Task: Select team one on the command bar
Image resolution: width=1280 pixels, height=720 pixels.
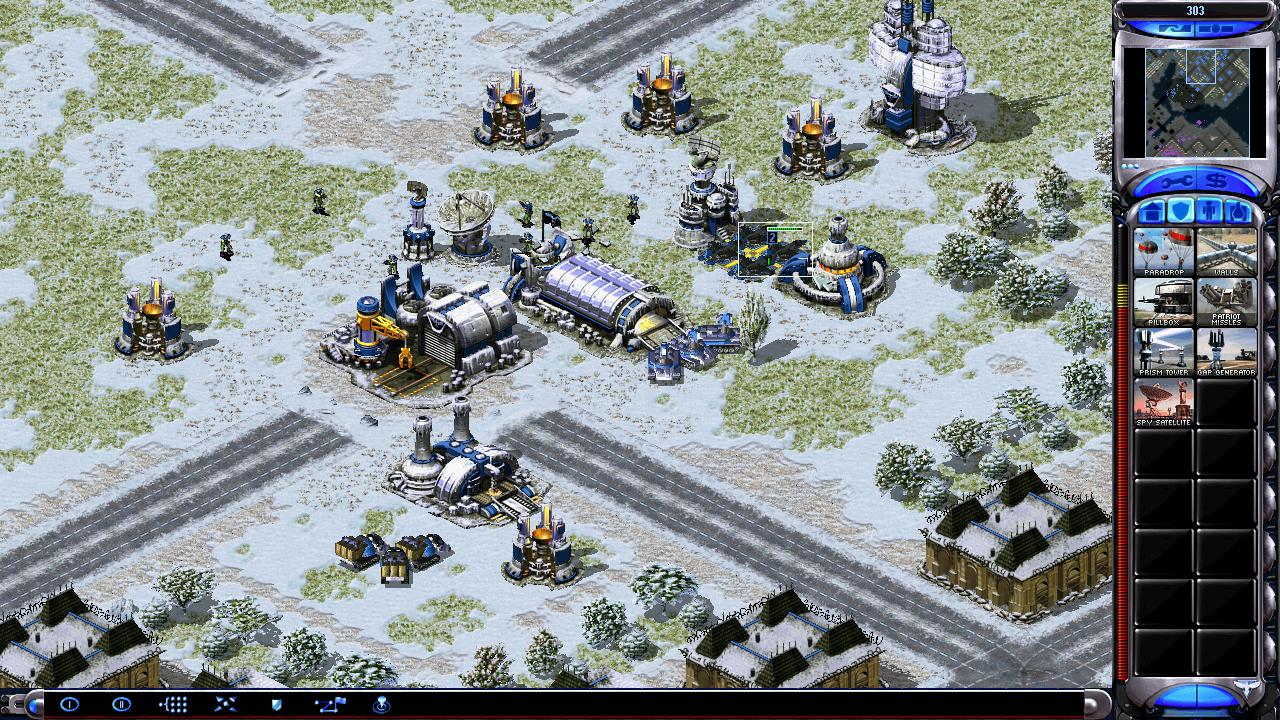Action: (x=69, y=704)
